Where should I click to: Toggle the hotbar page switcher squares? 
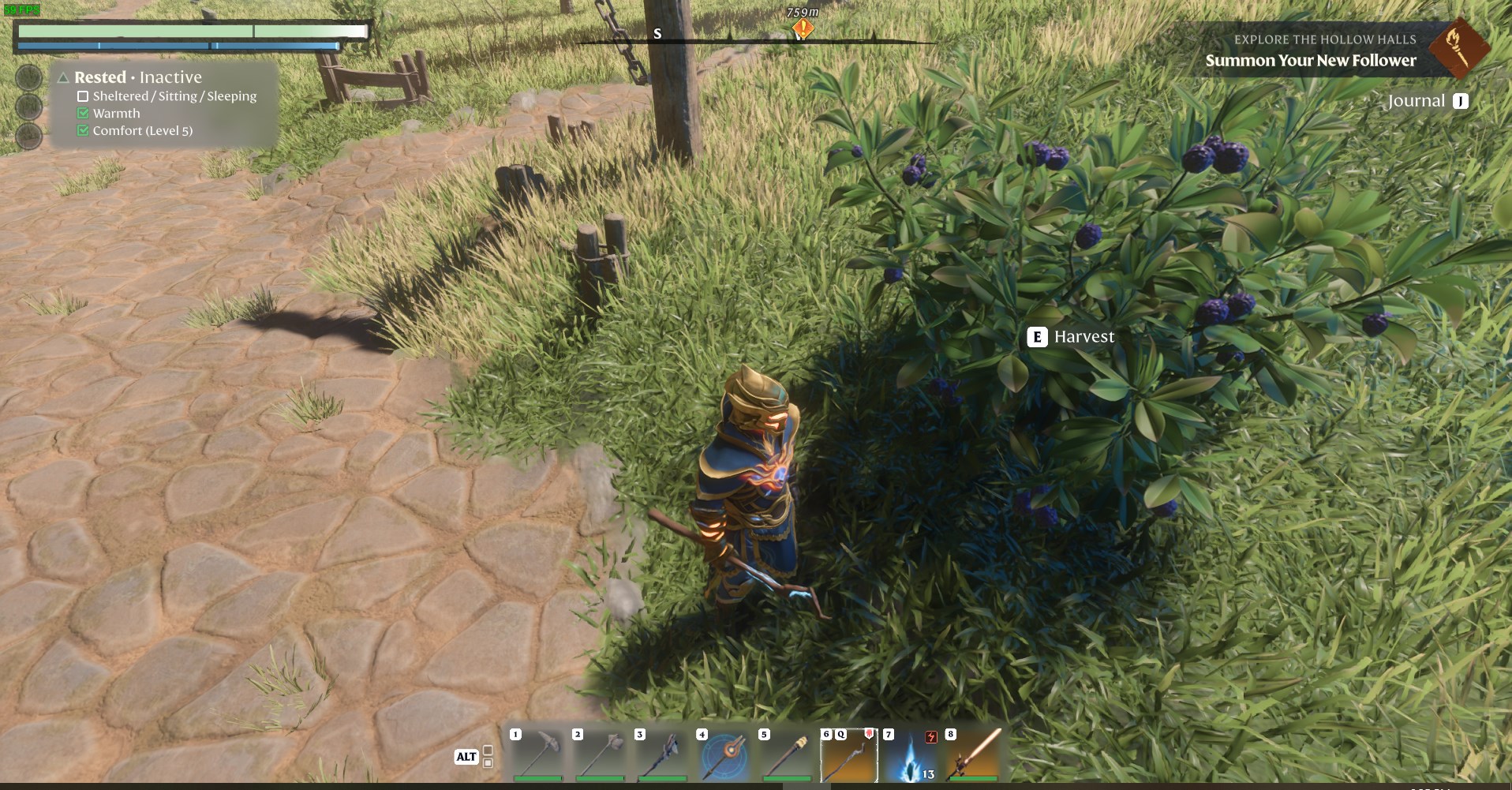coord(488,756)
